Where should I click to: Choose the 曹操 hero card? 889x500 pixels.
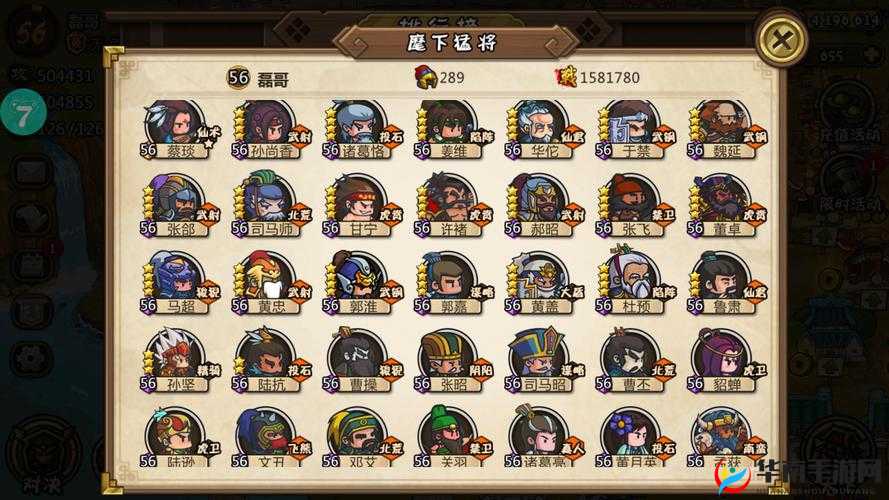[x=358, y=358]
